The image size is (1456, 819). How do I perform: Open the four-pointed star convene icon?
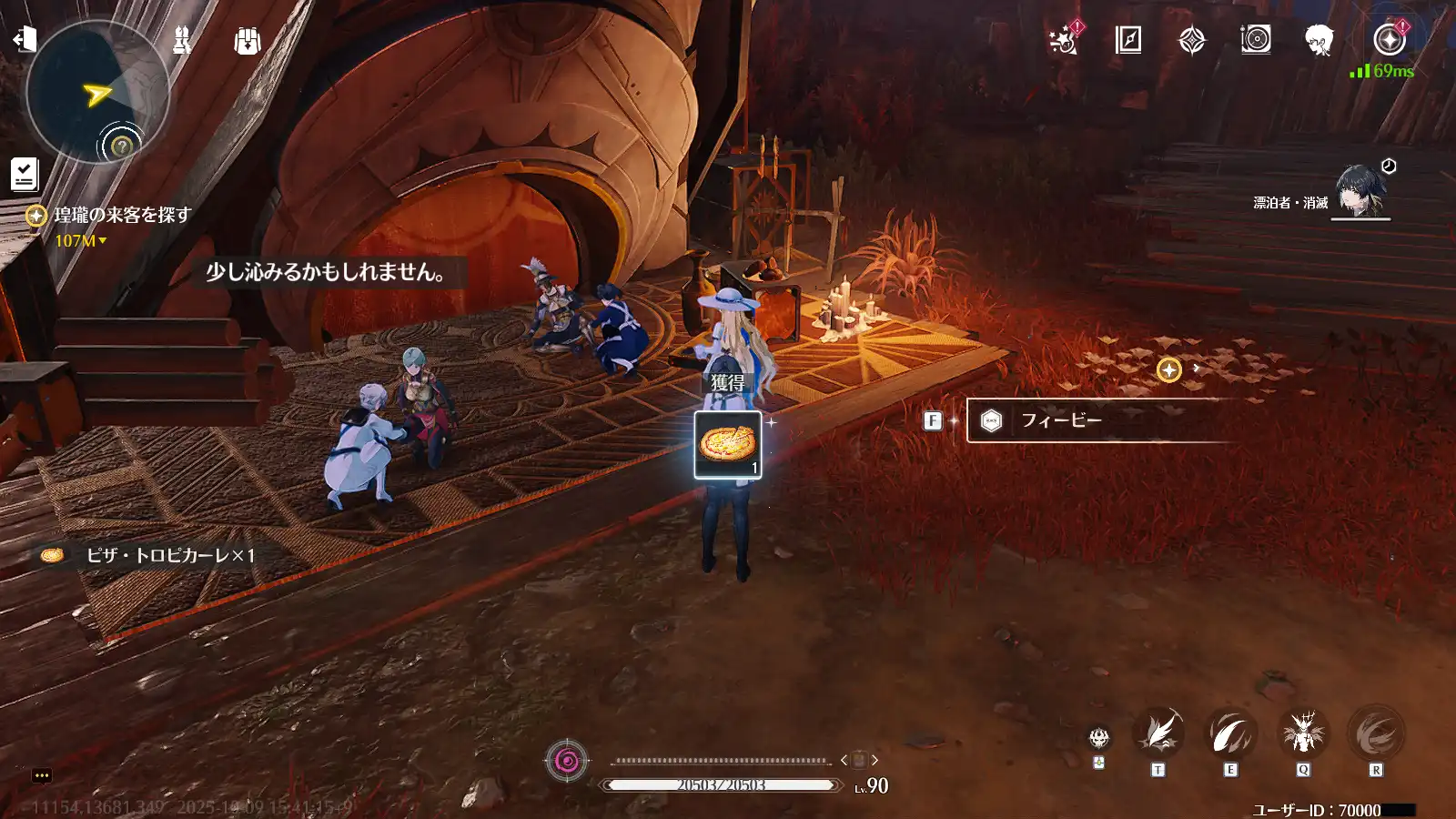click(1192, 40)
